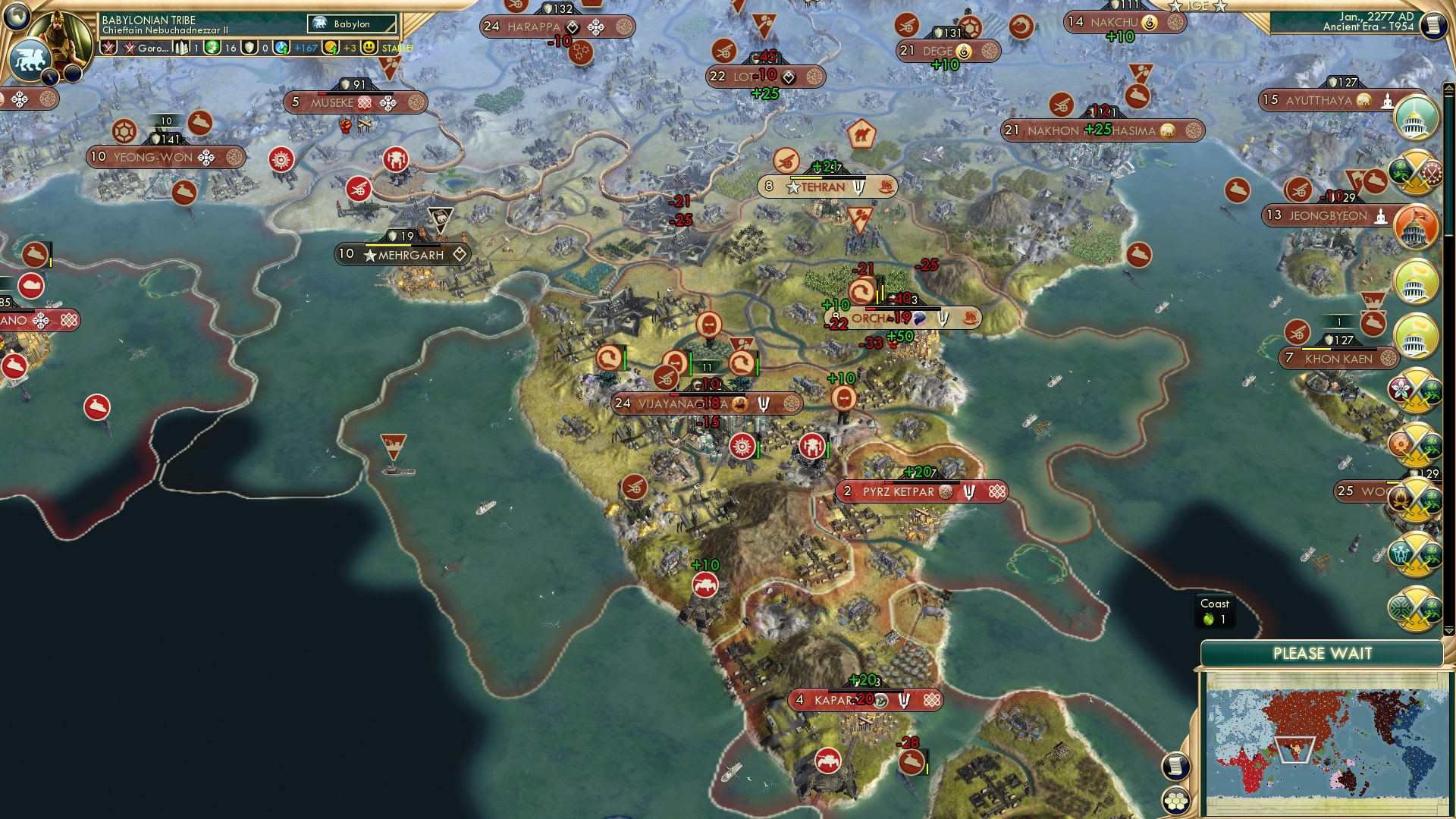This screenshot has width=1456, height=819.
Task: Open the Babylon civilization dropdown
Action: [x=353, y=24]
